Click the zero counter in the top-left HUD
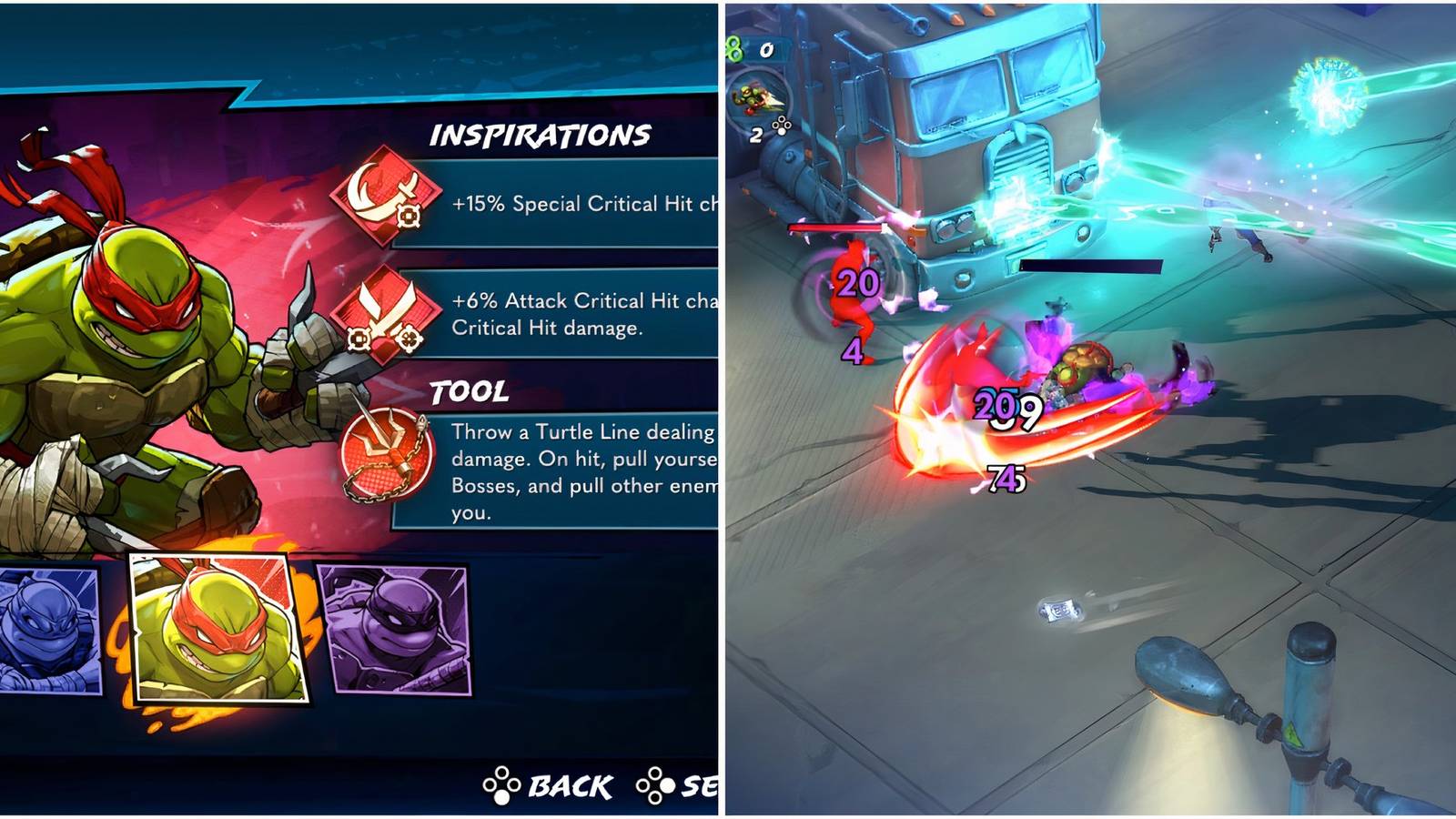 coord(765,50)
